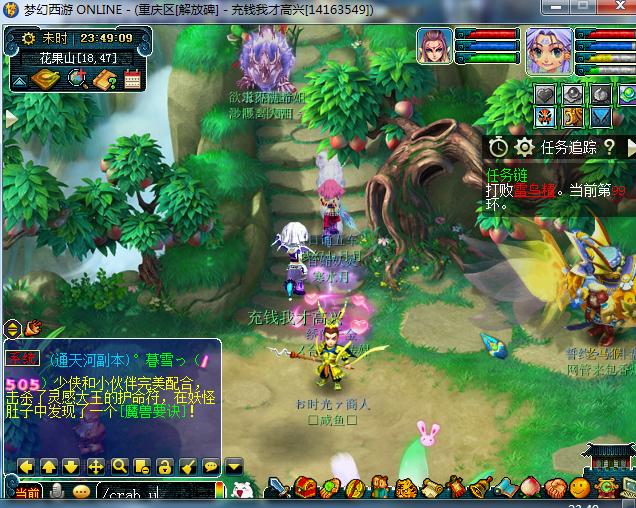Click the 任务链 quest chain entry
This screenshot has width=636, height=508.
point(506,174)
